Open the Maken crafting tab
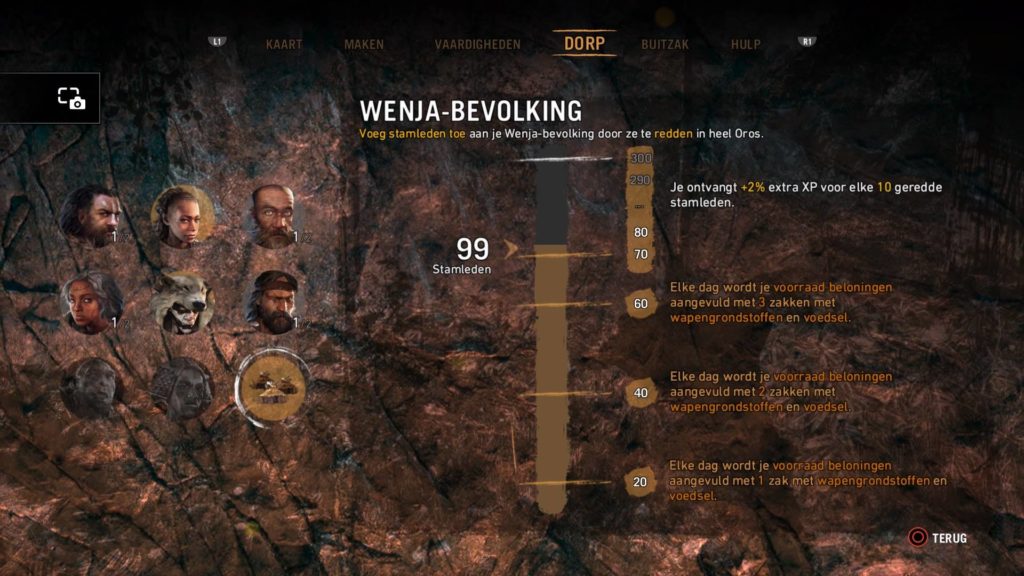The image size is (1024, 576). pyautogui.click(x=364, y=44)
